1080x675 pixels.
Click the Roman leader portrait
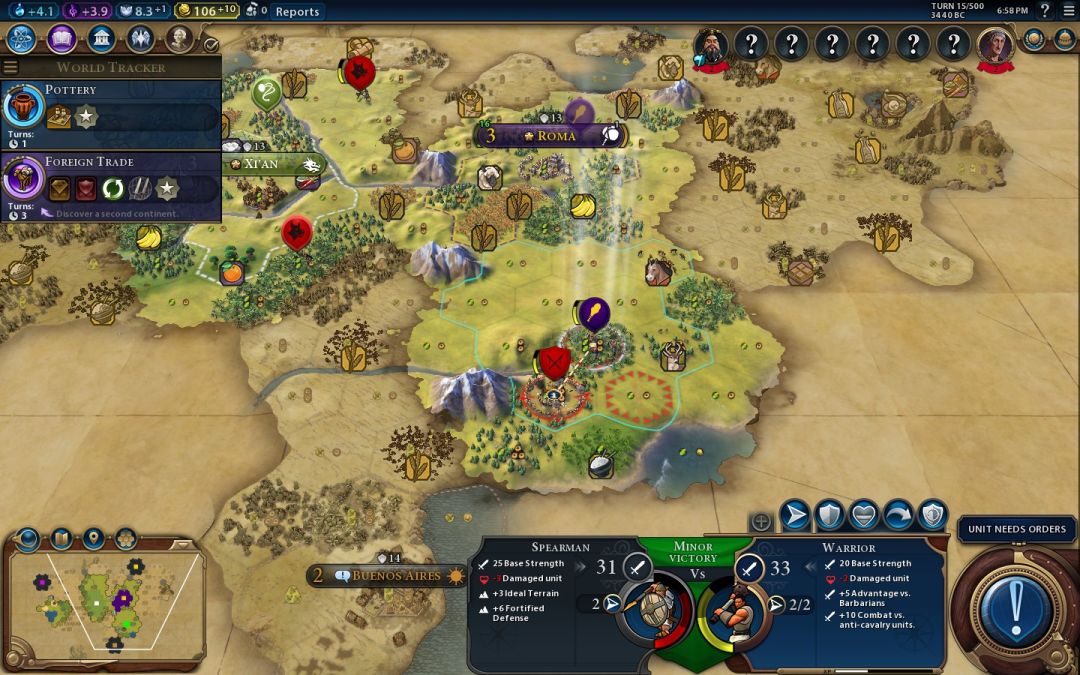click(995, 44)
